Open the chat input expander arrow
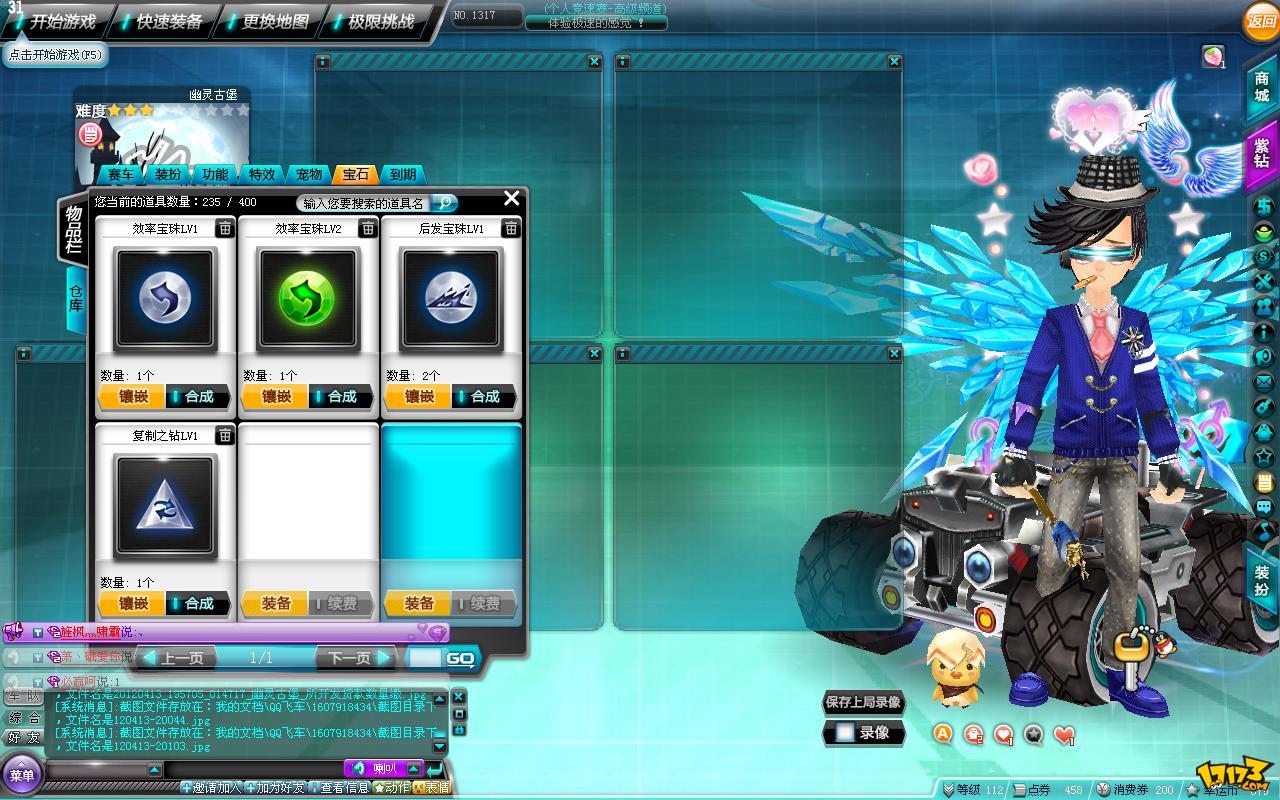Viewport: 1280px width, 800px height. pyautogui.click(x=413, y=770)
